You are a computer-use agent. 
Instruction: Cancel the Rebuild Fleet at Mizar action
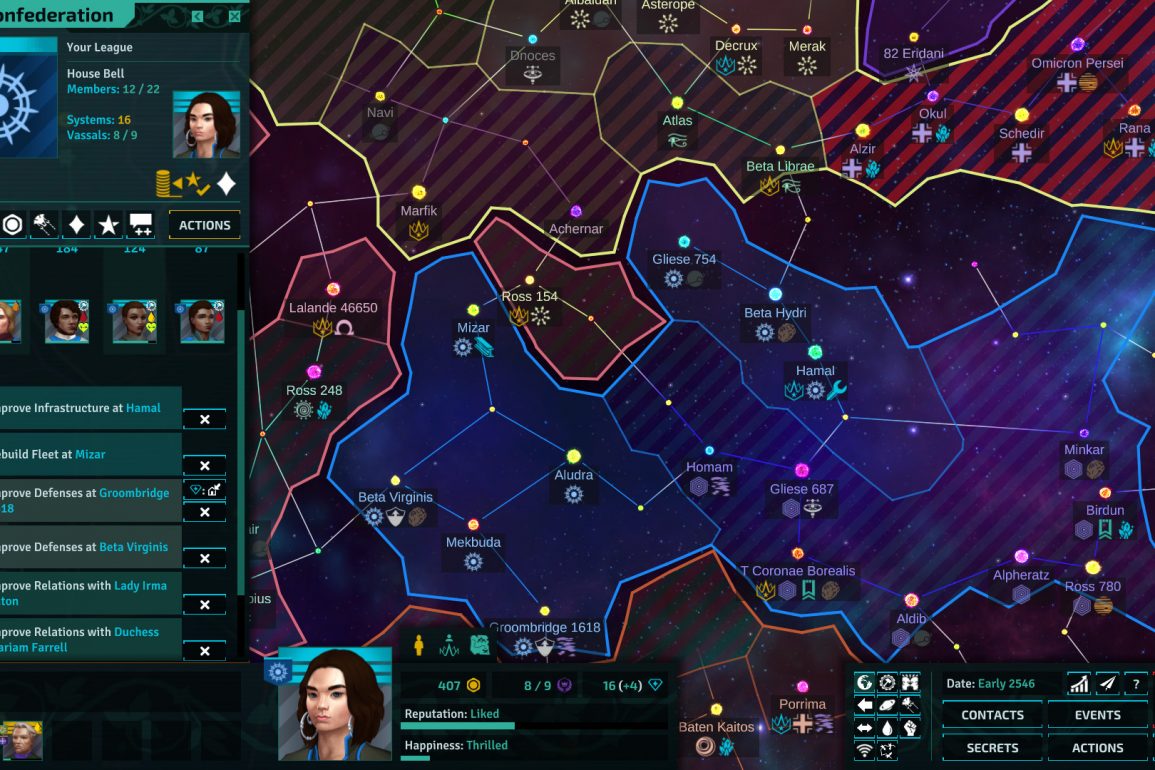click(x=204, y=466)
